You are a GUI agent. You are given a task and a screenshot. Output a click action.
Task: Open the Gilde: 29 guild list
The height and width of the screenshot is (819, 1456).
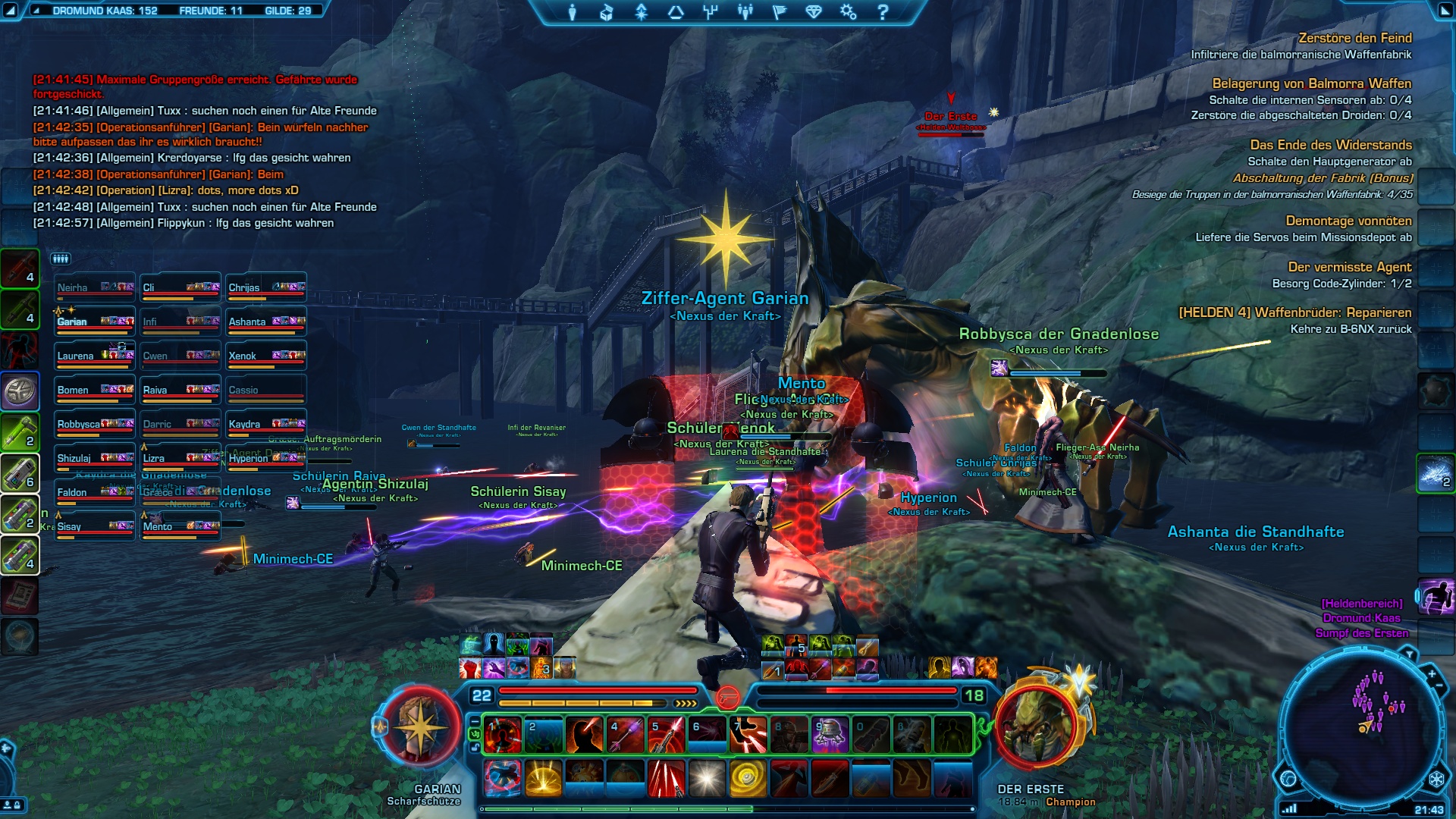pos(287,11)
